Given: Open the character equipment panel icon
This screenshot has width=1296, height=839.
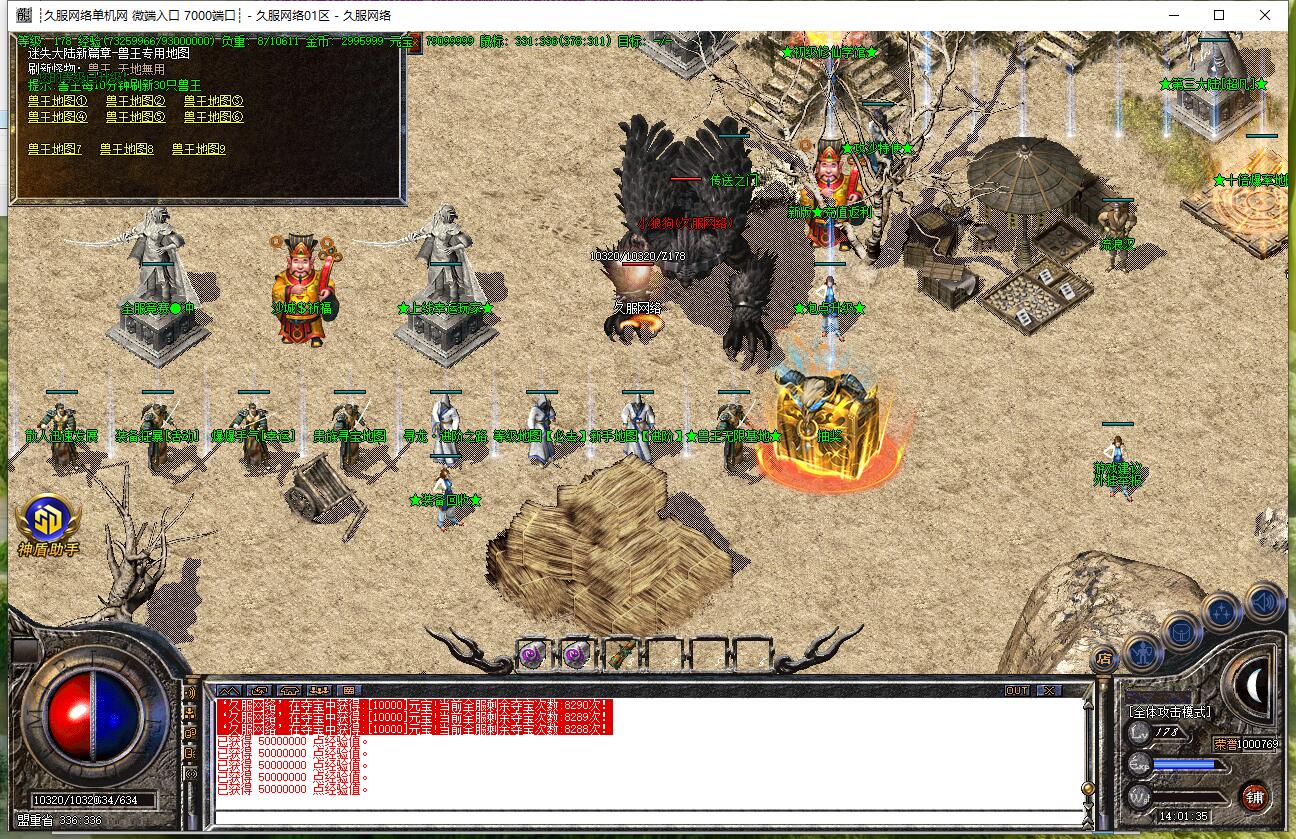Looking at the screenshot, I should click(1142, 651).
